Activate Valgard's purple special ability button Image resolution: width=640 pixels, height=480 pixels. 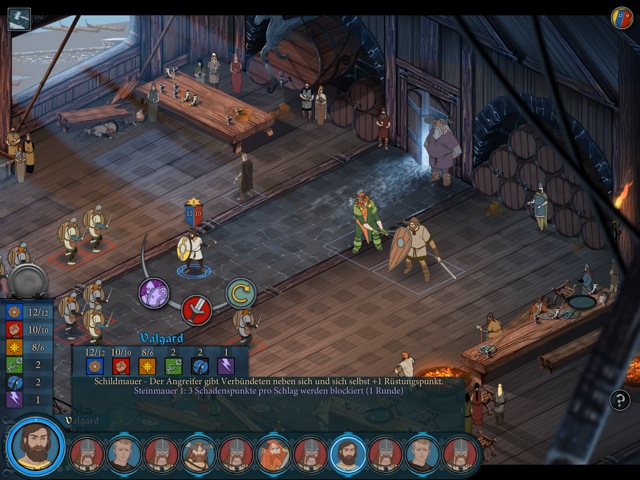(153, 293)
